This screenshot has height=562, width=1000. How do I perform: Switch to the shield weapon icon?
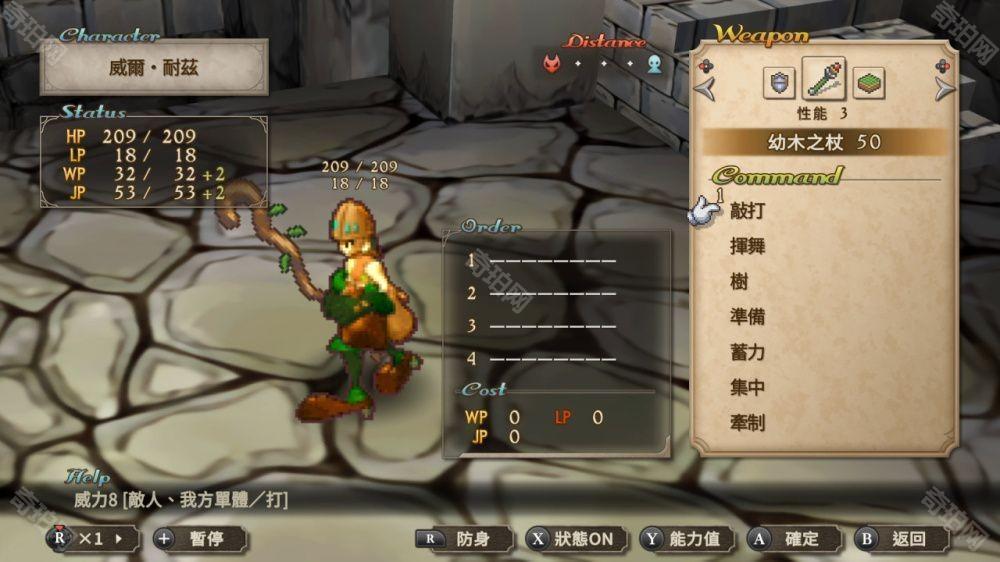(x=779, y=83)
